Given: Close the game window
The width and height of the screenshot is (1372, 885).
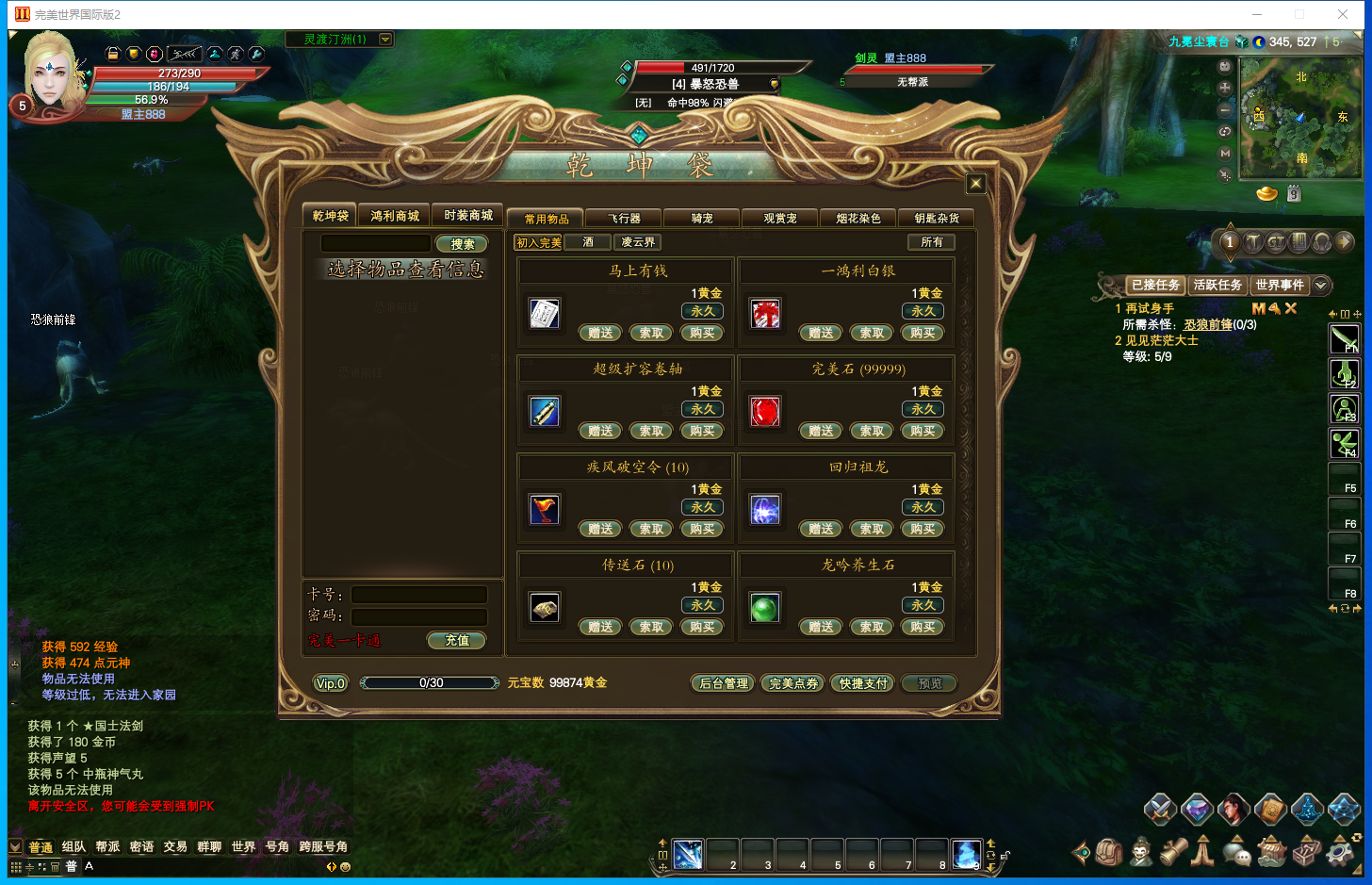Looking at the screenshot, I should [x=1343, y=14].
